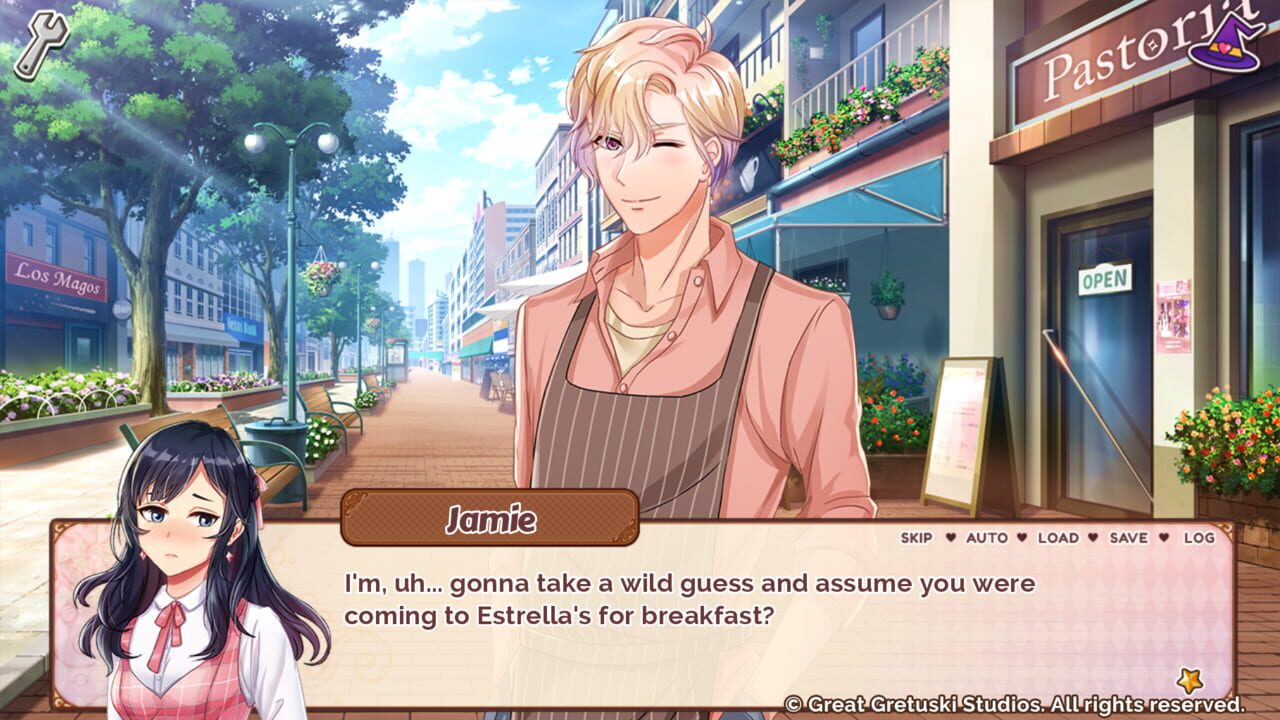Click the heart separator between SAVE and LOG
Image resolution: width=1280 pixels, height=720 pixels.
click(x=1164, y=537)
